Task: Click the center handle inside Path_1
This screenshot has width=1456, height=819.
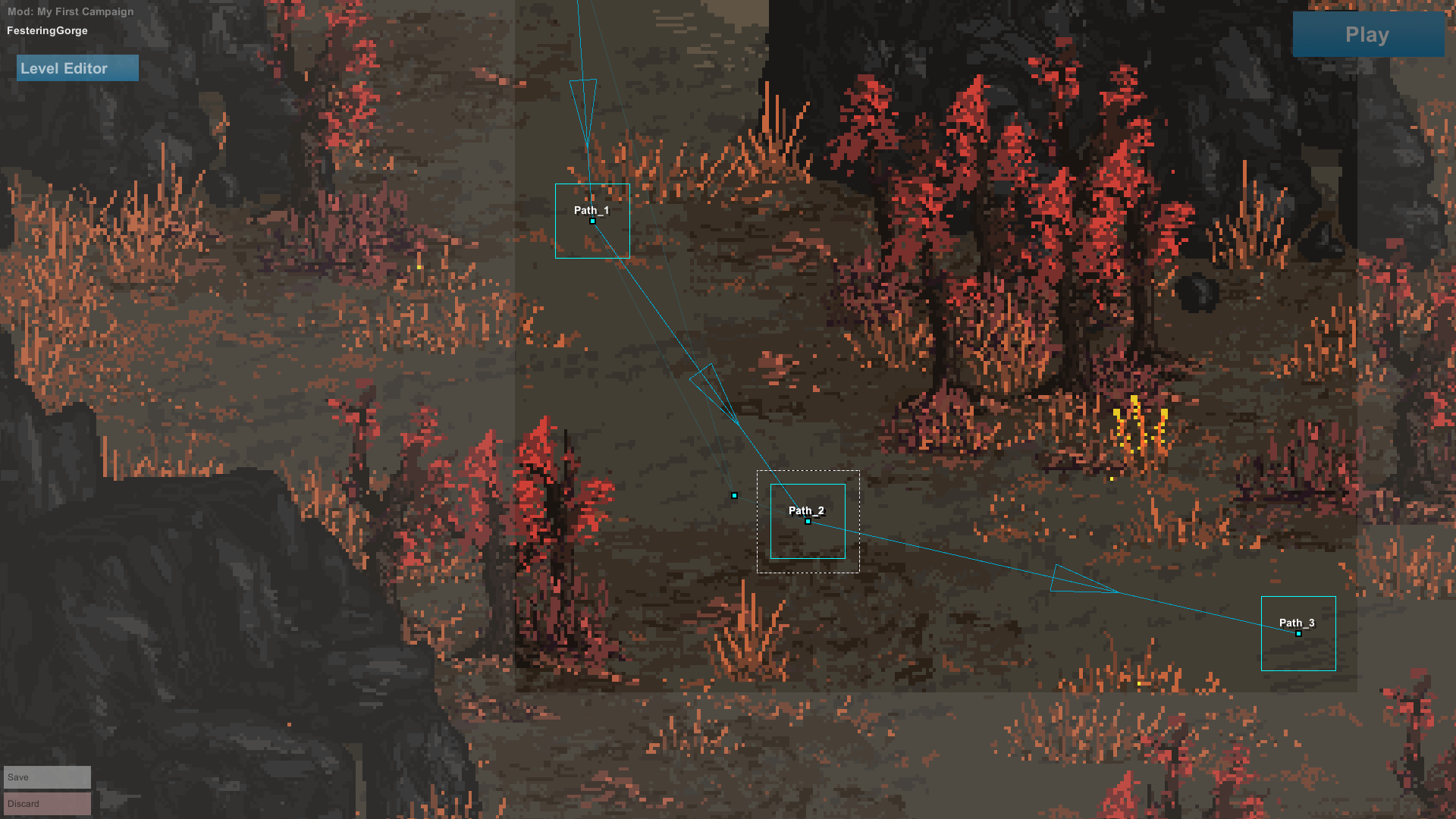Action: [591, 221]
